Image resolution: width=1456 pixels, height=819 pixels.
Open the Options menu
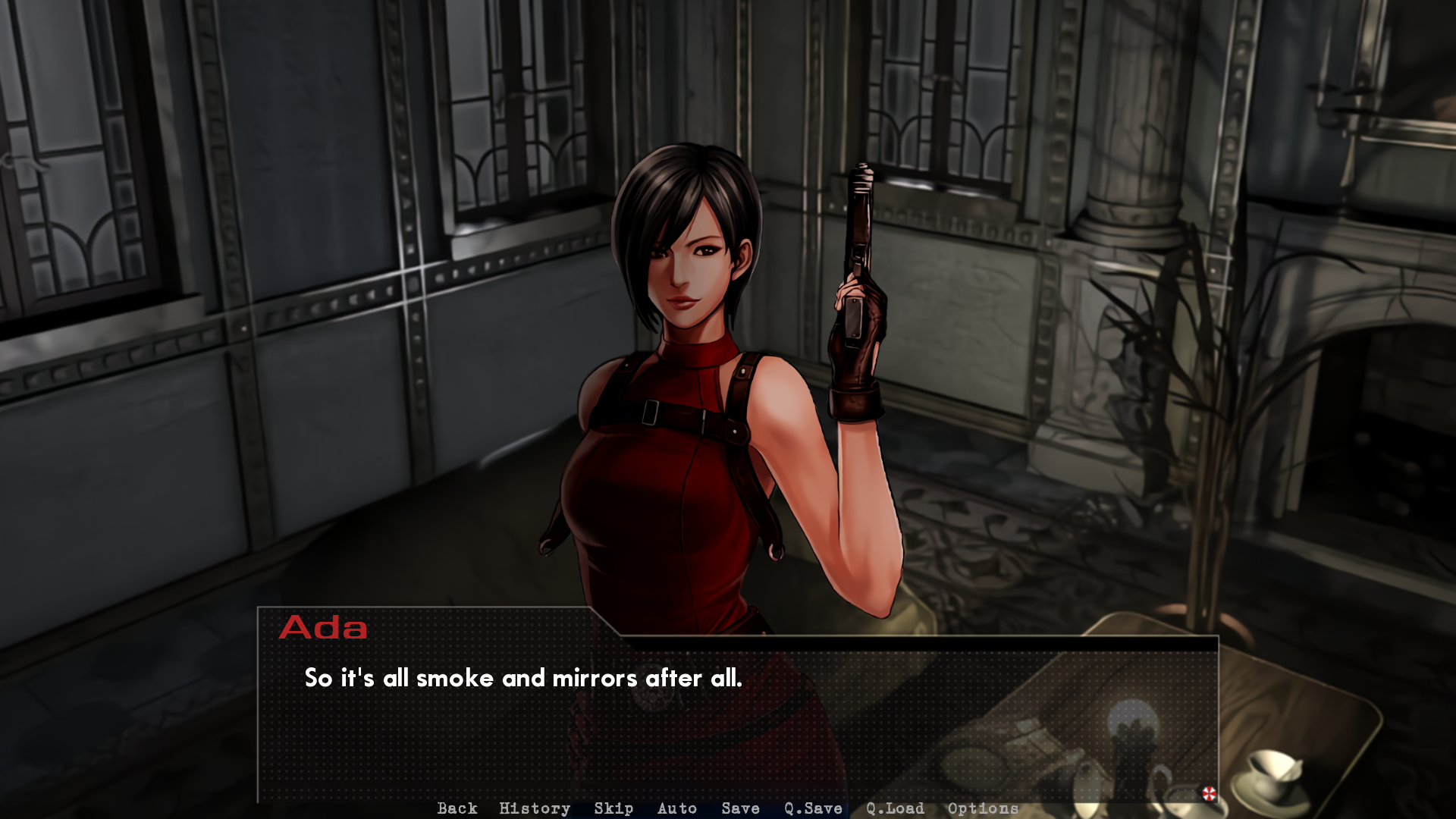(983, 808)
